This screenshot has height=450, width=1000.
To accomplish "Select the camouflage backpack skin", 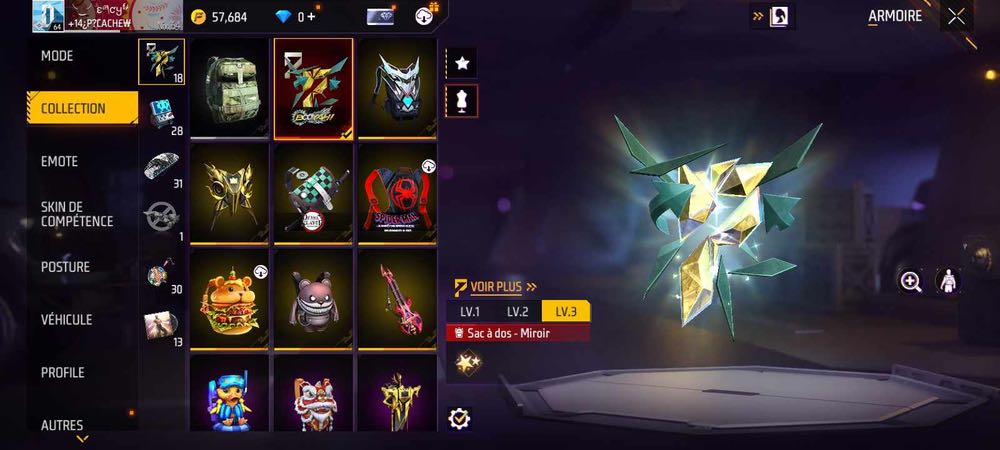I will click(x=230, y=87).
